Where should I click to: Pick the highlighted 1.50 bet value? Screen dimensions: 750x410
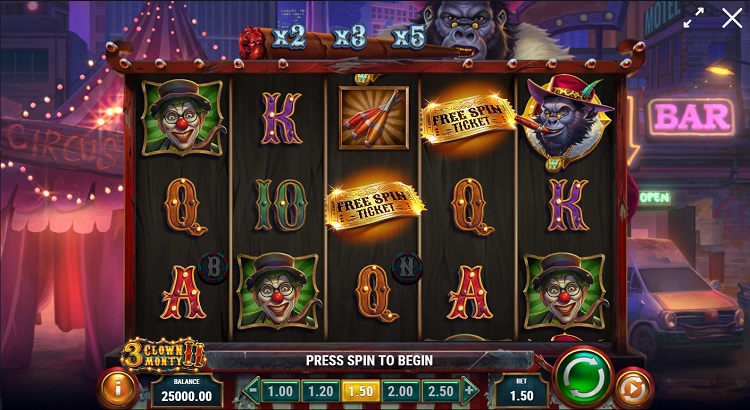click(x=359, y=391)
